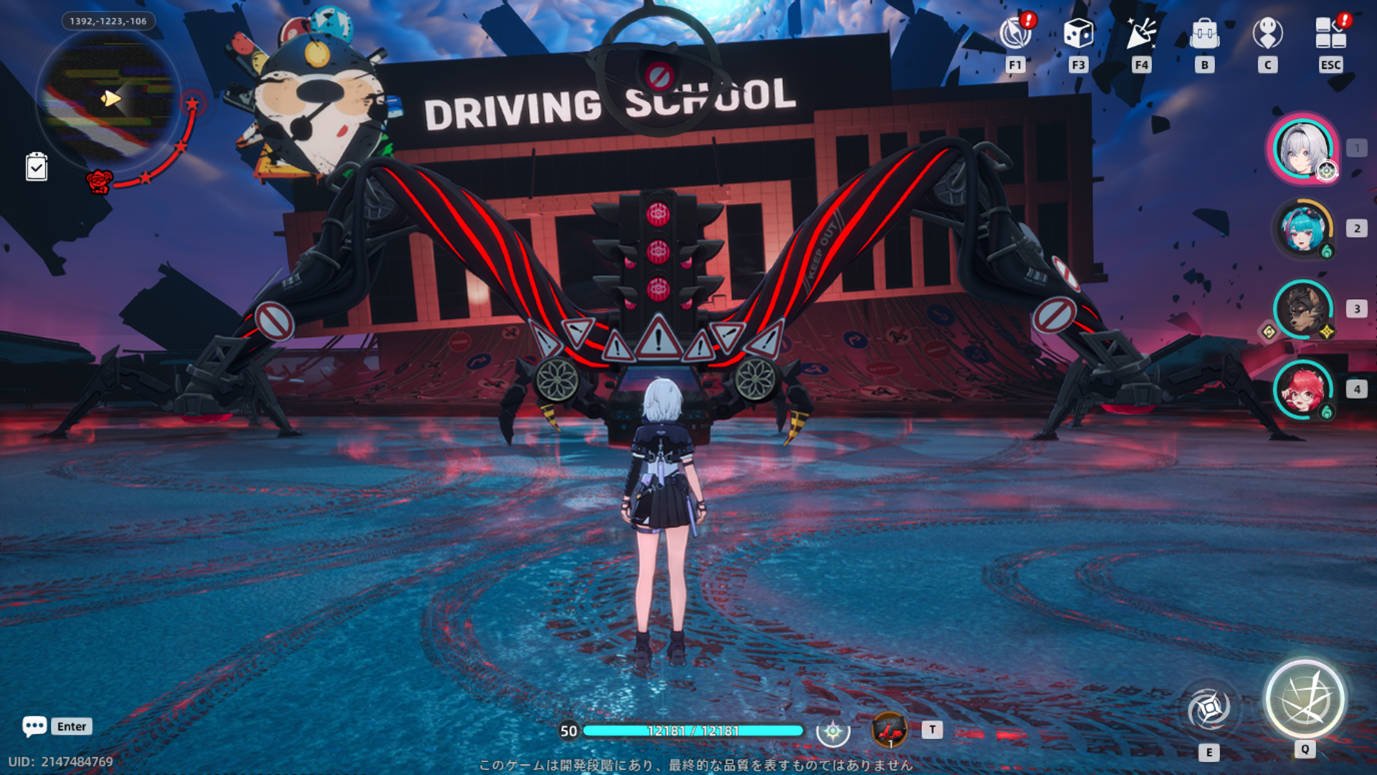The image size is (1377, 775).
Task: Click the red wanted-level skull icon
Action: click(98, 181)
